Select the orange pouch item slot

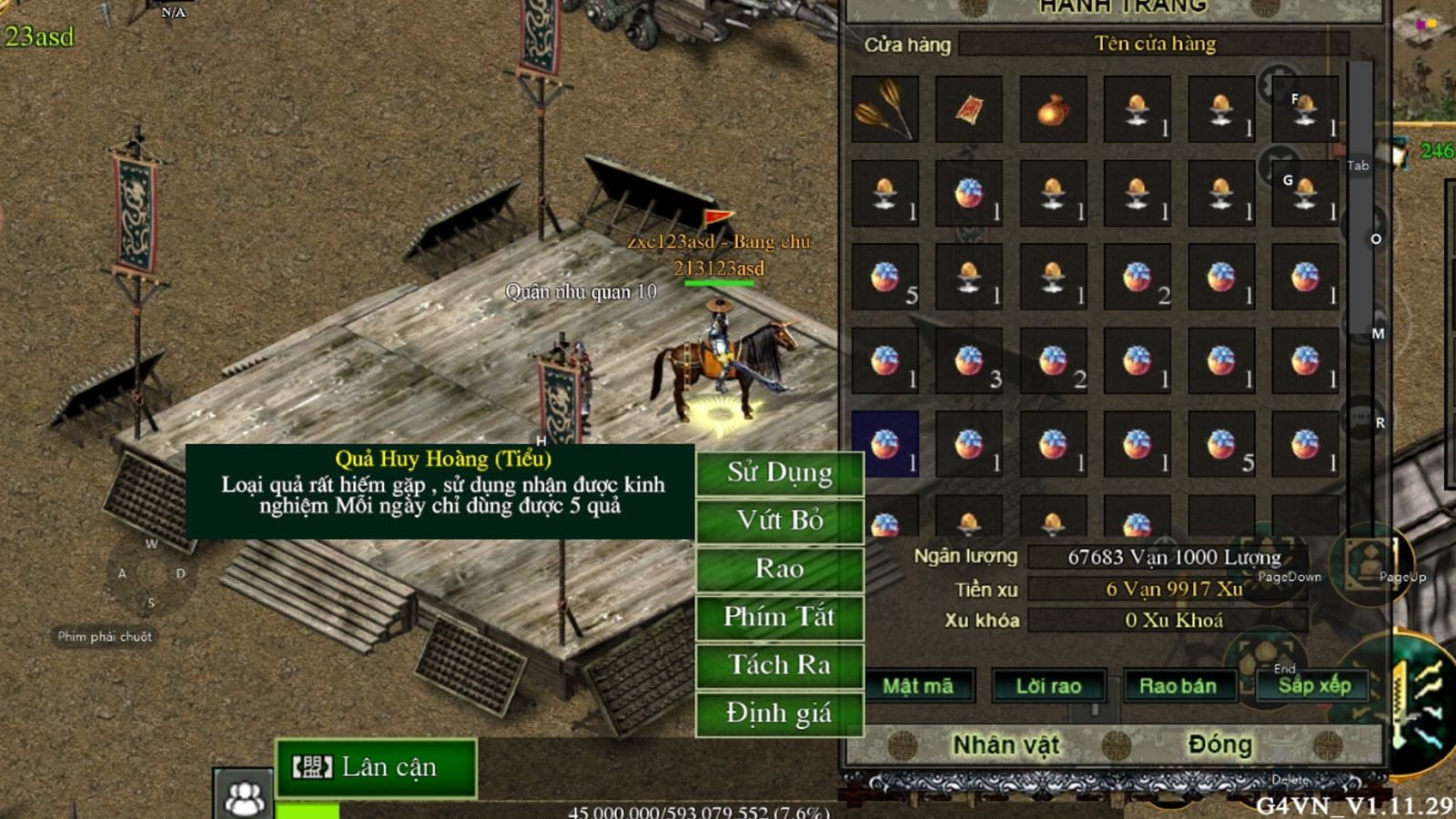(x=1053, y=110)
